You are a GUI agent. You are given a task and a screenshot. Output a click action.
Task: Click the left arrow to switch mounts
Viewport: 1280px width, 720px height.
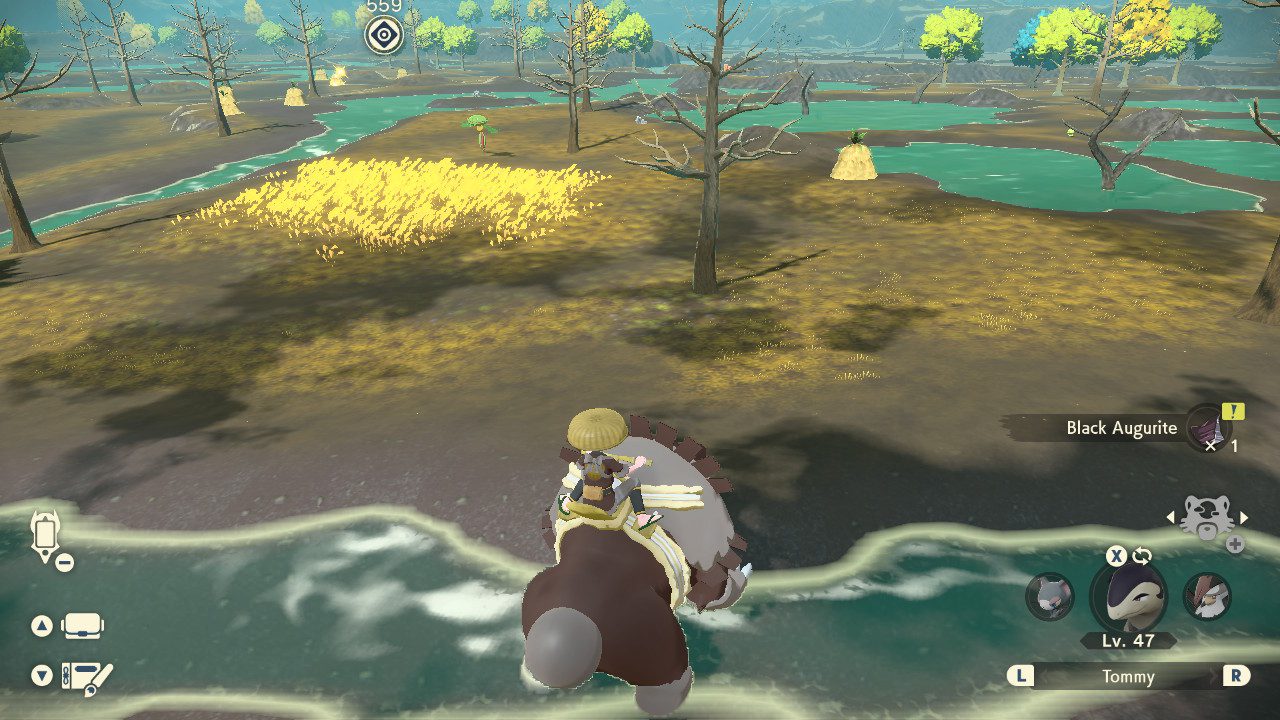point(1170,519)
